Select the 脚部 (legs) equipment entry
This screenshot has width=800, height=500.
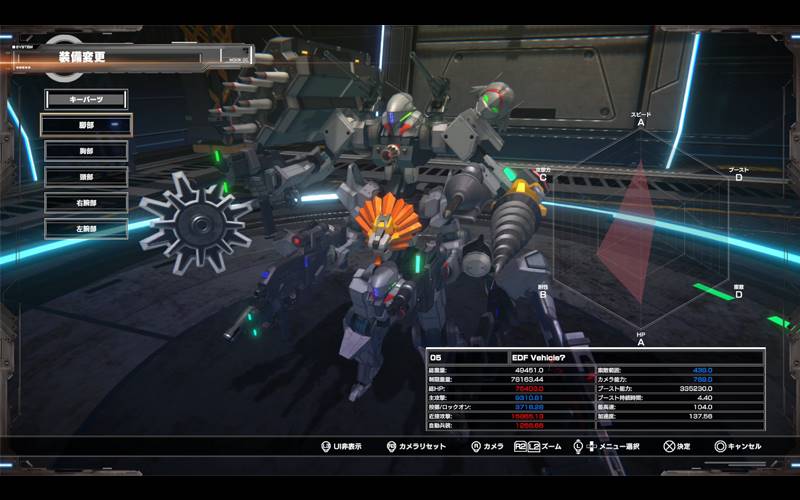tap(86, 125)
